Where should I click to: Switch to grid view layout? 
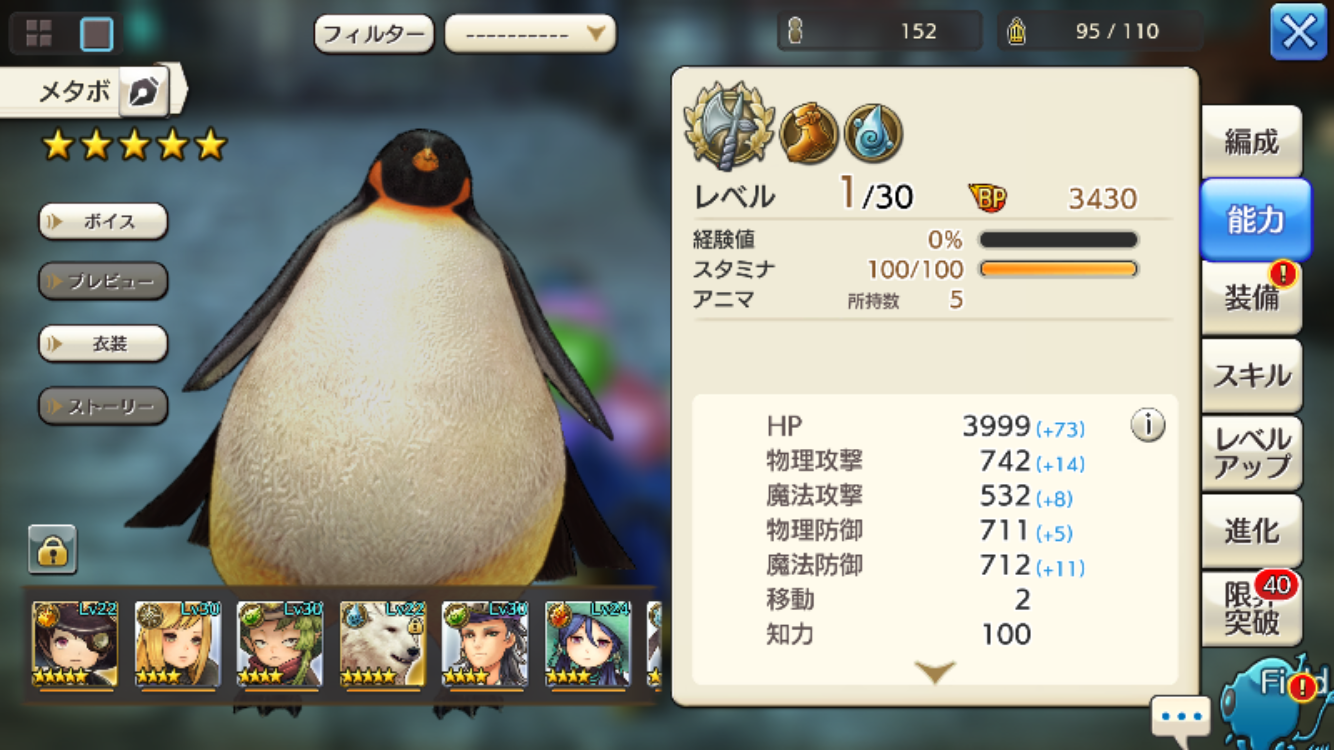[x=39, y=34]
